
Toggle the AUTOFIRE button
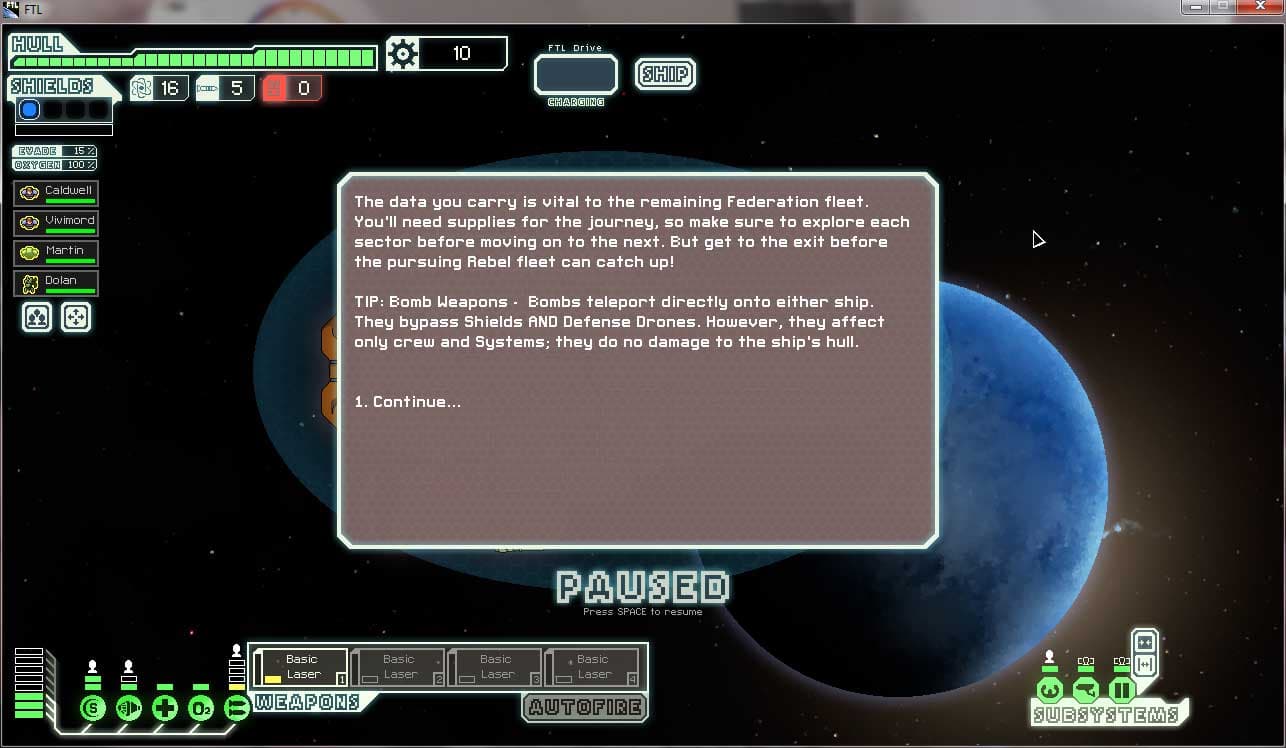[x=584, y=707]
